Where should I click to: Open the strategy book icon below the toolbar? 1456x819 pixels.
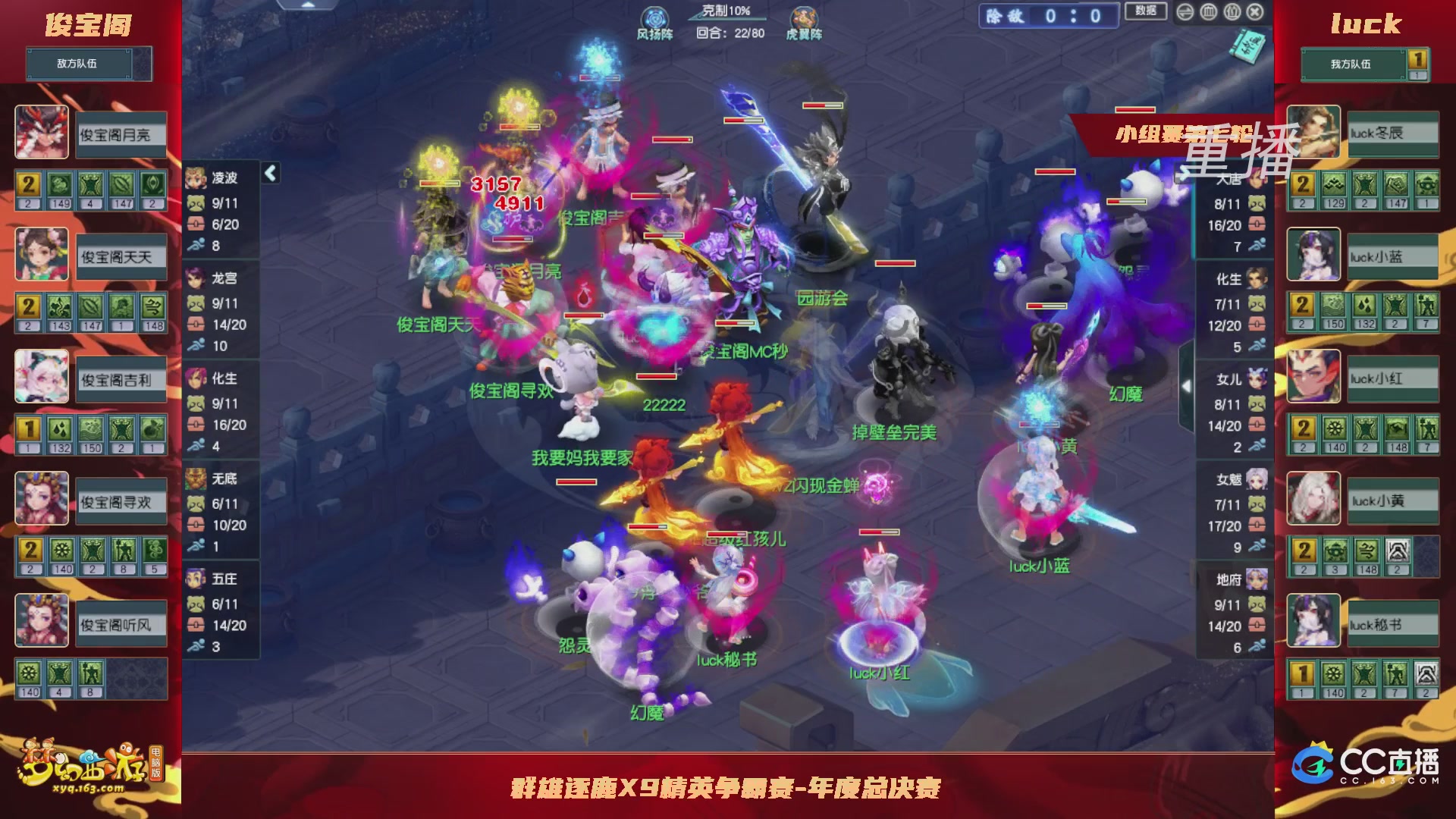(1247, 45)
